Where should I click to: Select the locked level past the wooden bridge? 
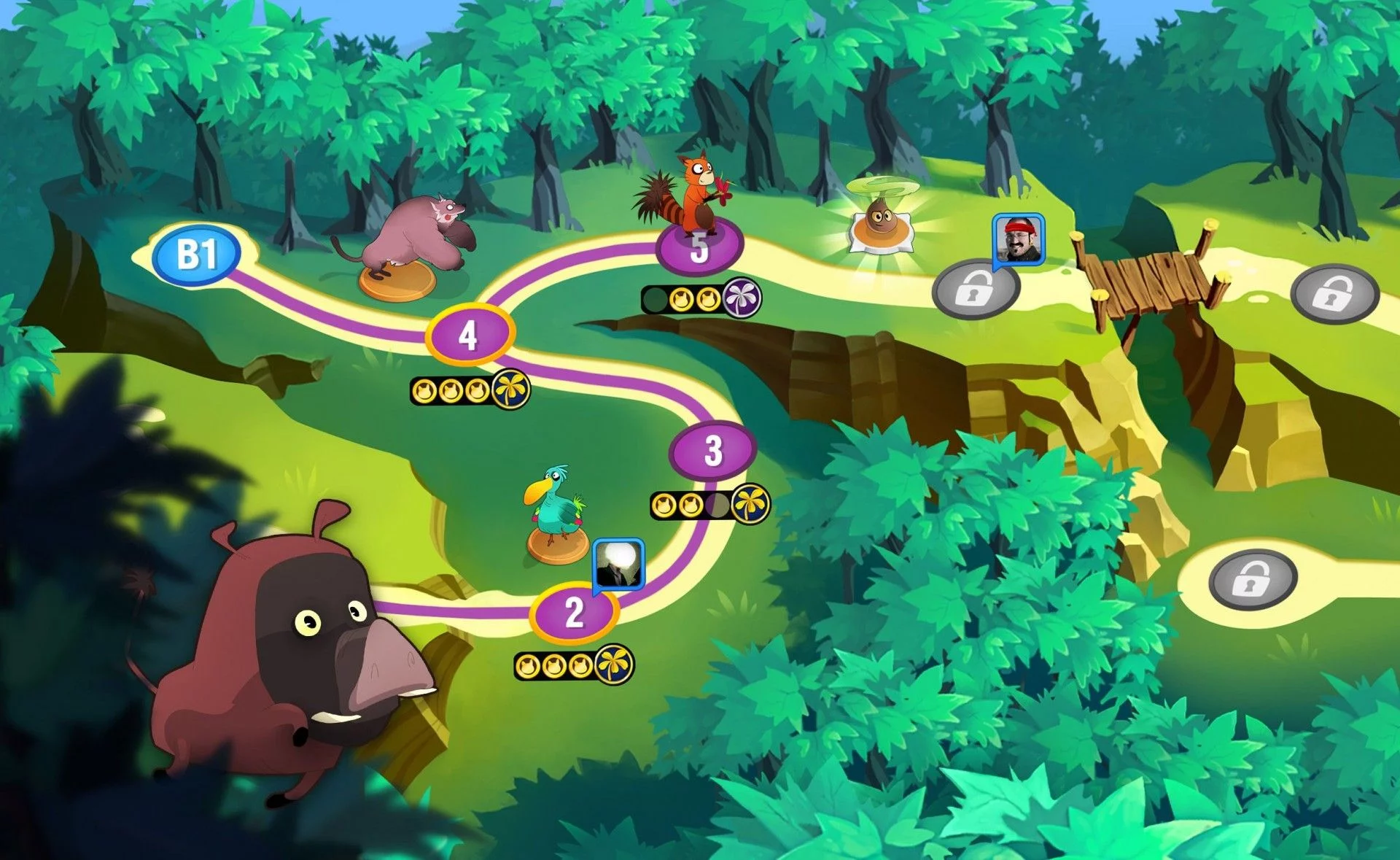pyautogui.click(x=1334, y=293)
